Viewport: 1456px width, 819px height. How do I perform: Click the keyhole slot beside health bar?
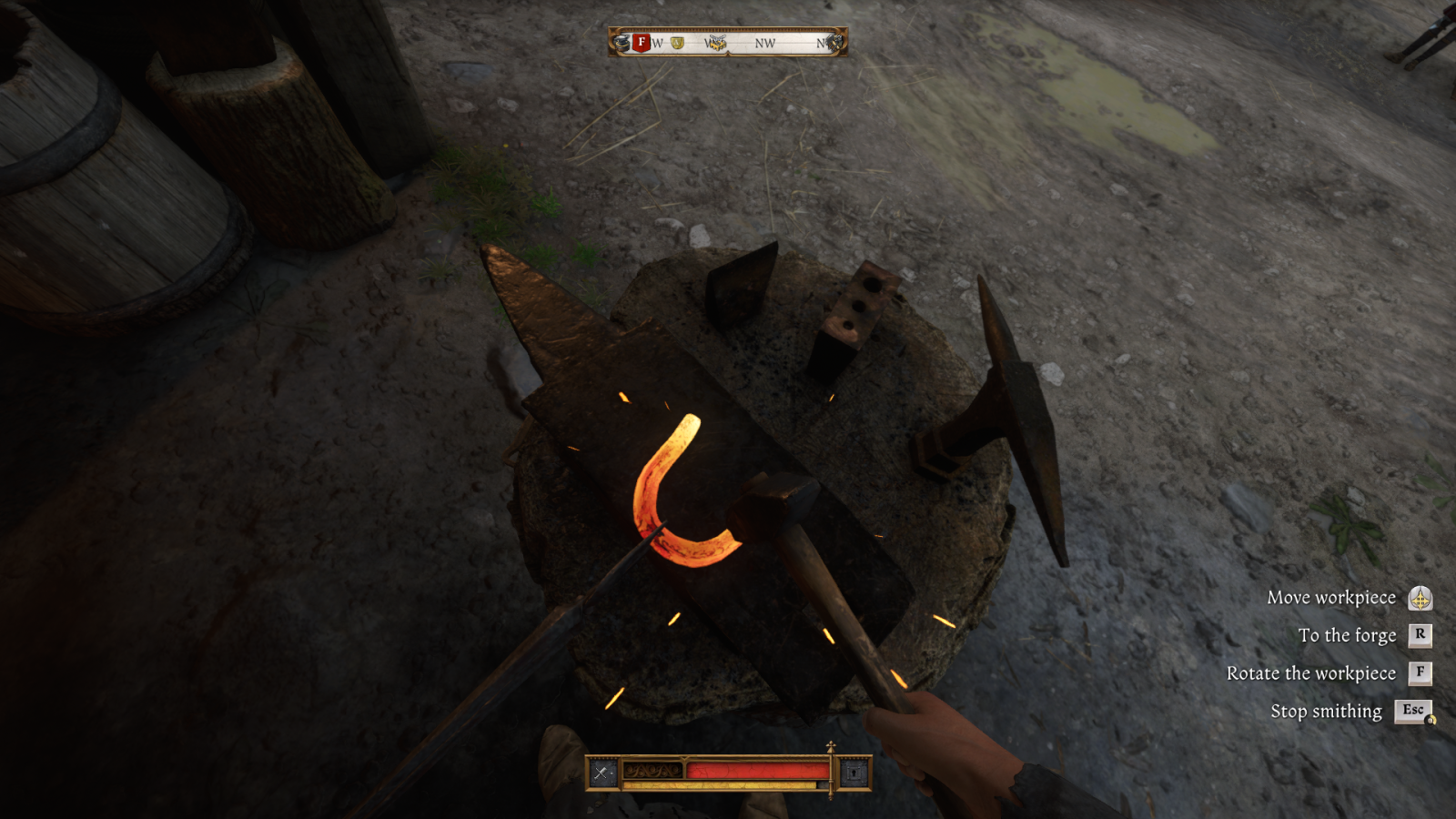(854, 773)
